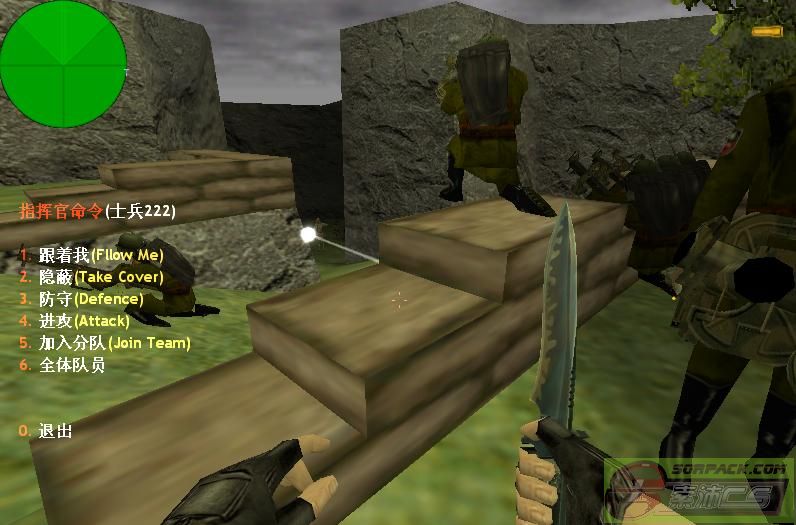
Task: Select the 防守 (Defence) order
Action: (90, 299)
